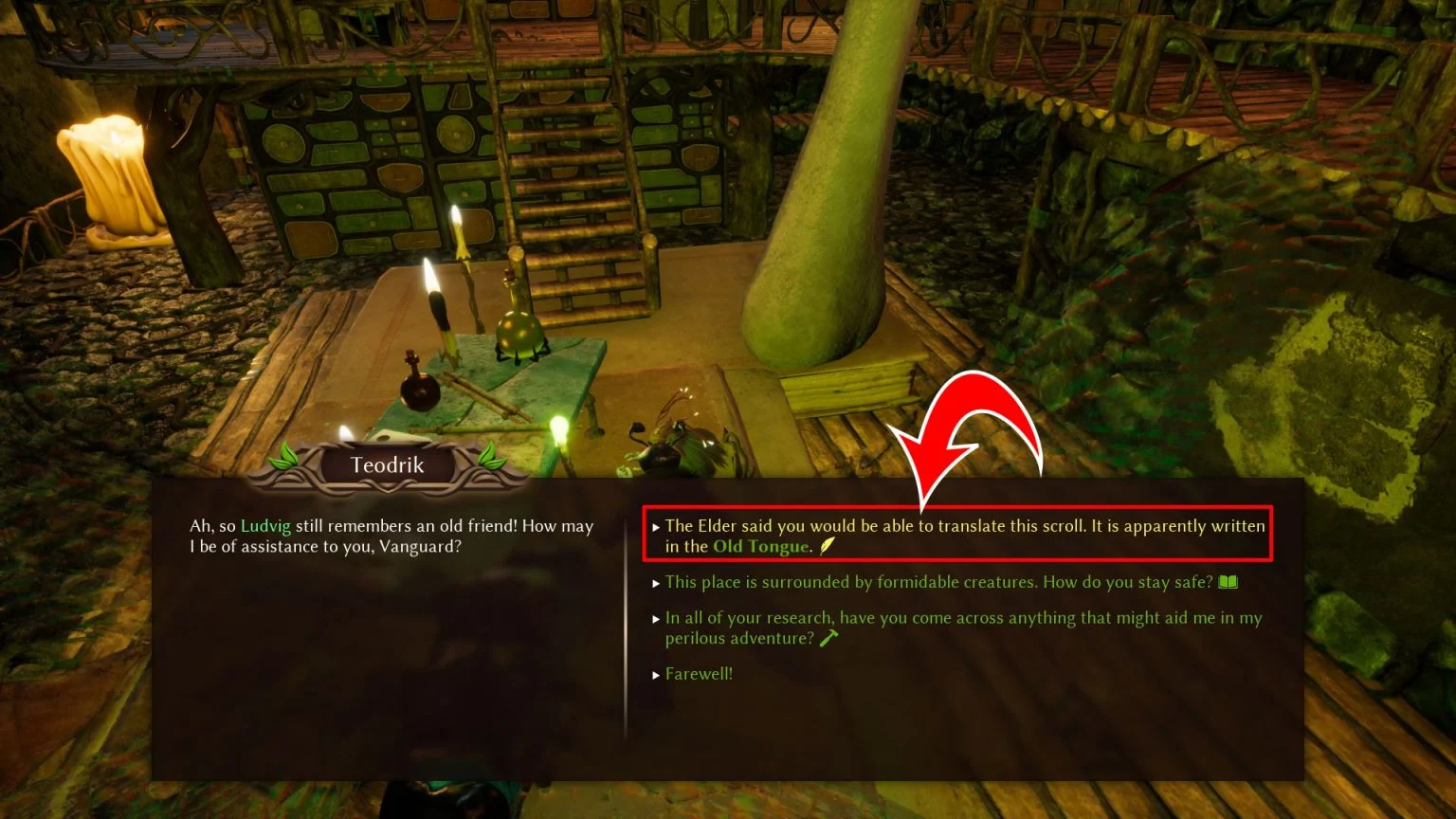The image size is (1456, 819).
Task: Expand the arrow beside the Farewell option
Action: pyautogui.click(x=656, y=674)
